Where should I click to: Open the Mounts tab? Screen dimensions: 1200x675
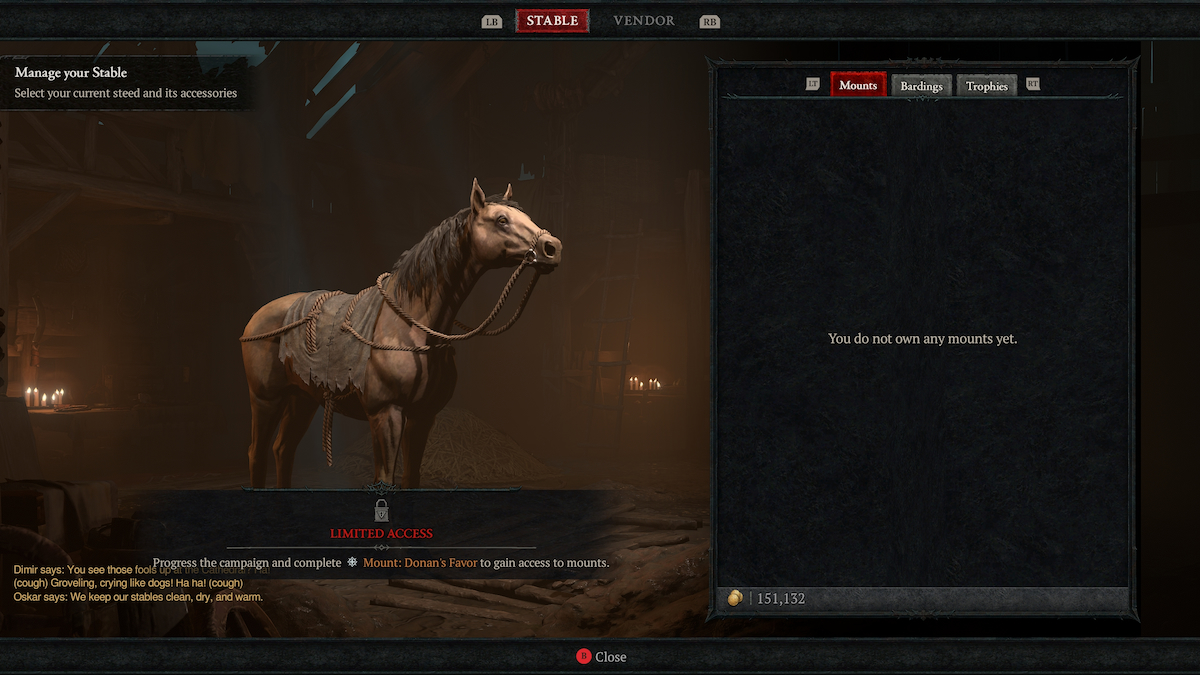point(858,85)
